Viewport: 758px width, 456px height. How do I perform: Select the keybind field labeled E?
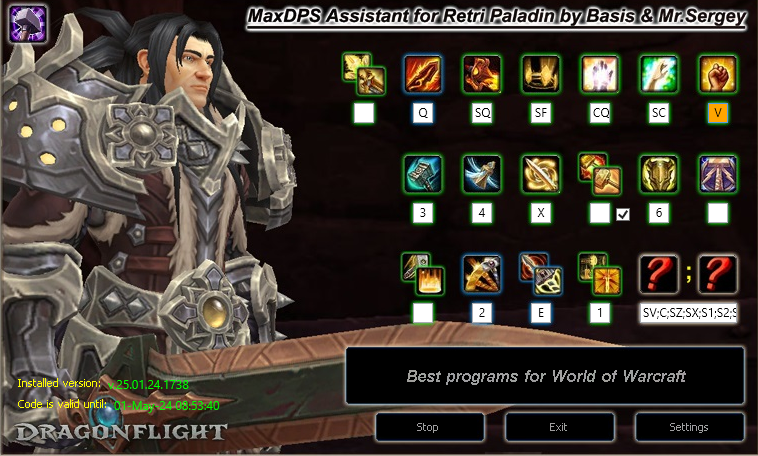click(x=541, y=313)
